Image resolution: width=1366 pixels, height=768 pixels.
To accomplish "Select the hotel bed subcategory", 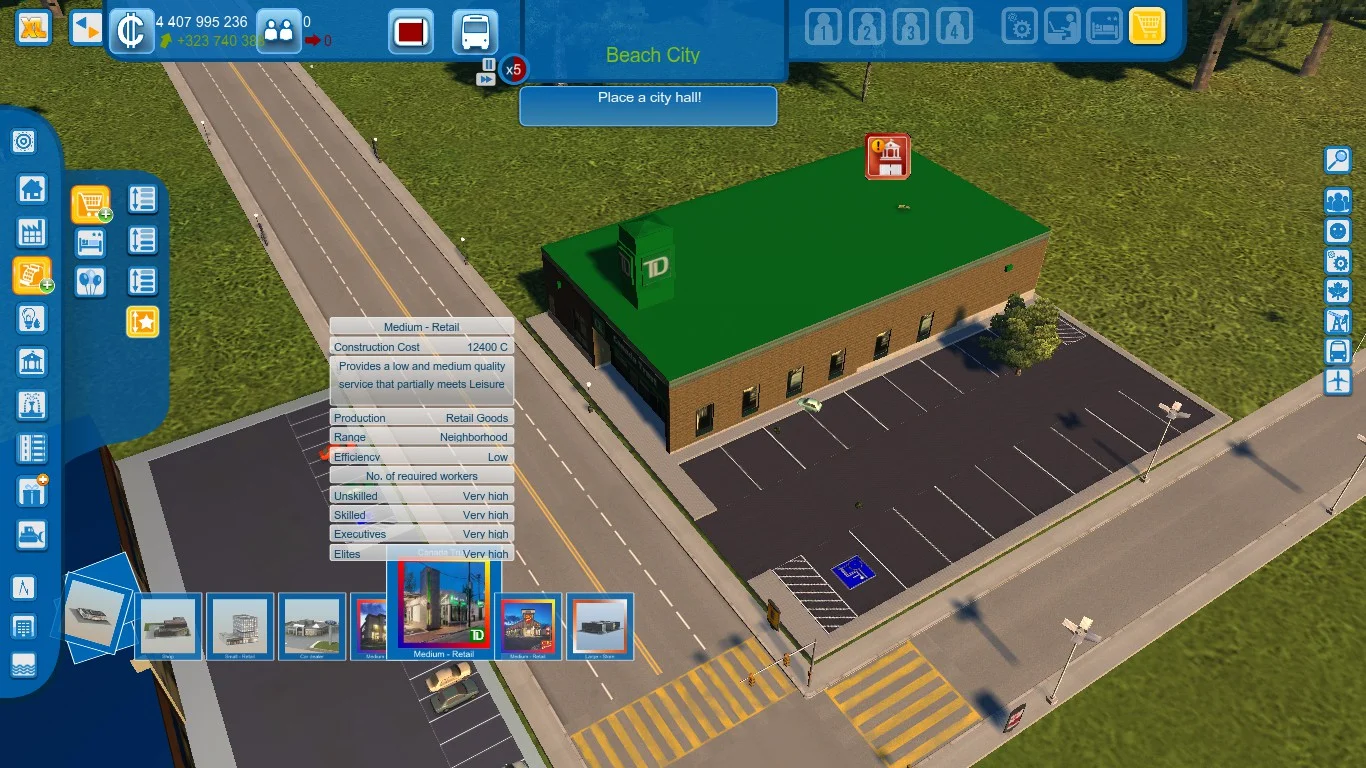I will 91,242.
